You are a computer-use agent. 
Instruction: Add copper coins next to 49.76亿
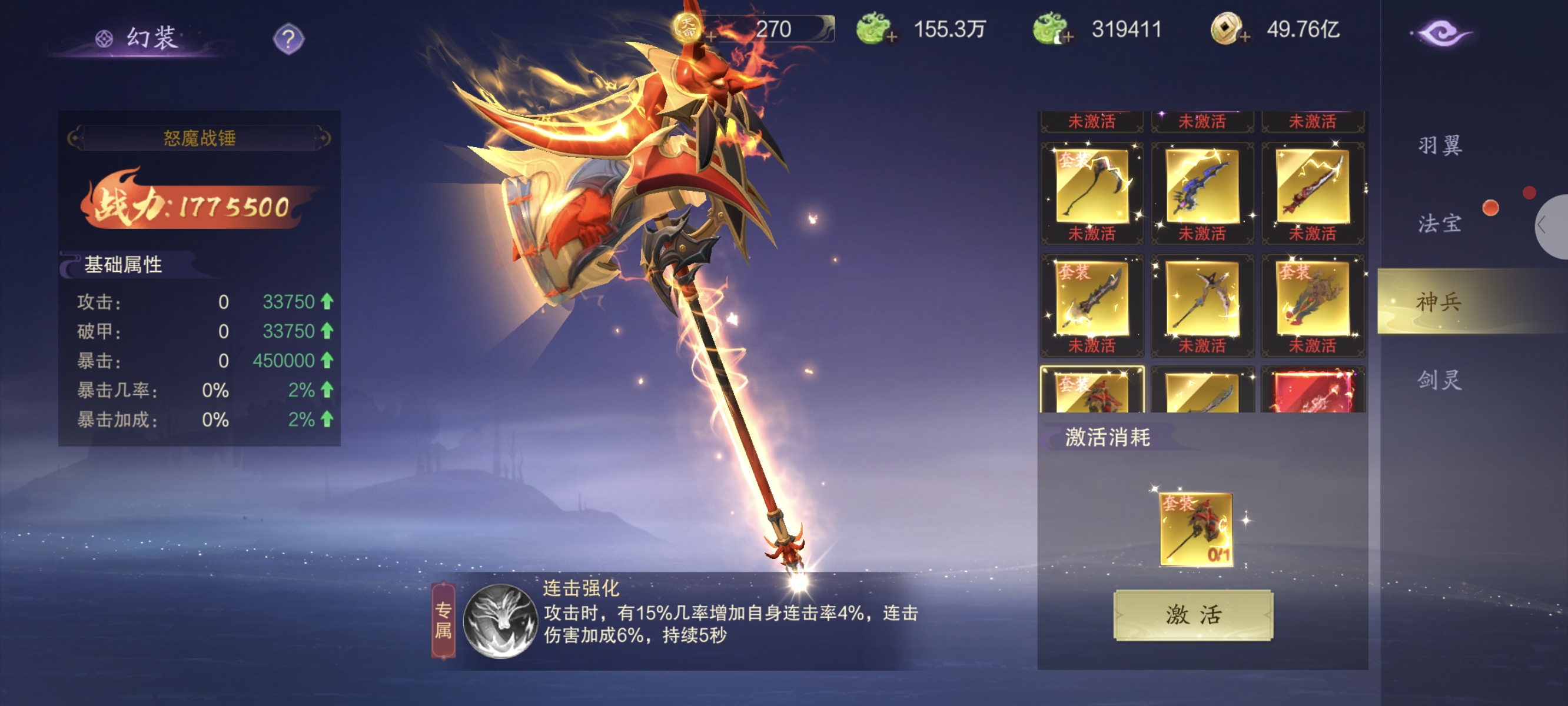1245,36
